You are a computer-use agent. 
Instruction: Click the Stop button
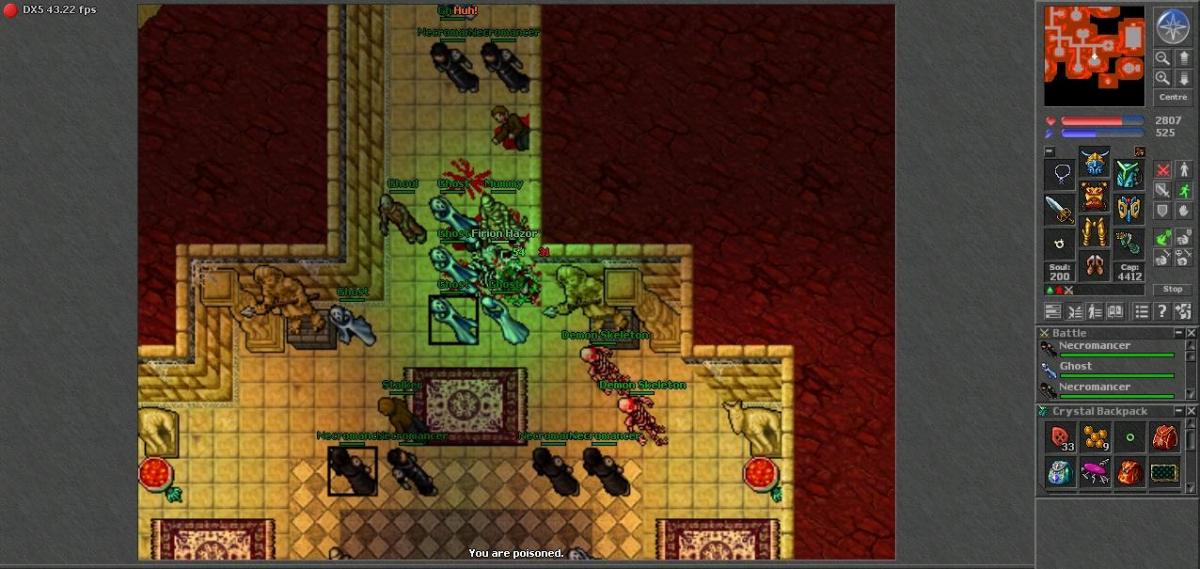pyautogui.click(x=1173, y=289)
